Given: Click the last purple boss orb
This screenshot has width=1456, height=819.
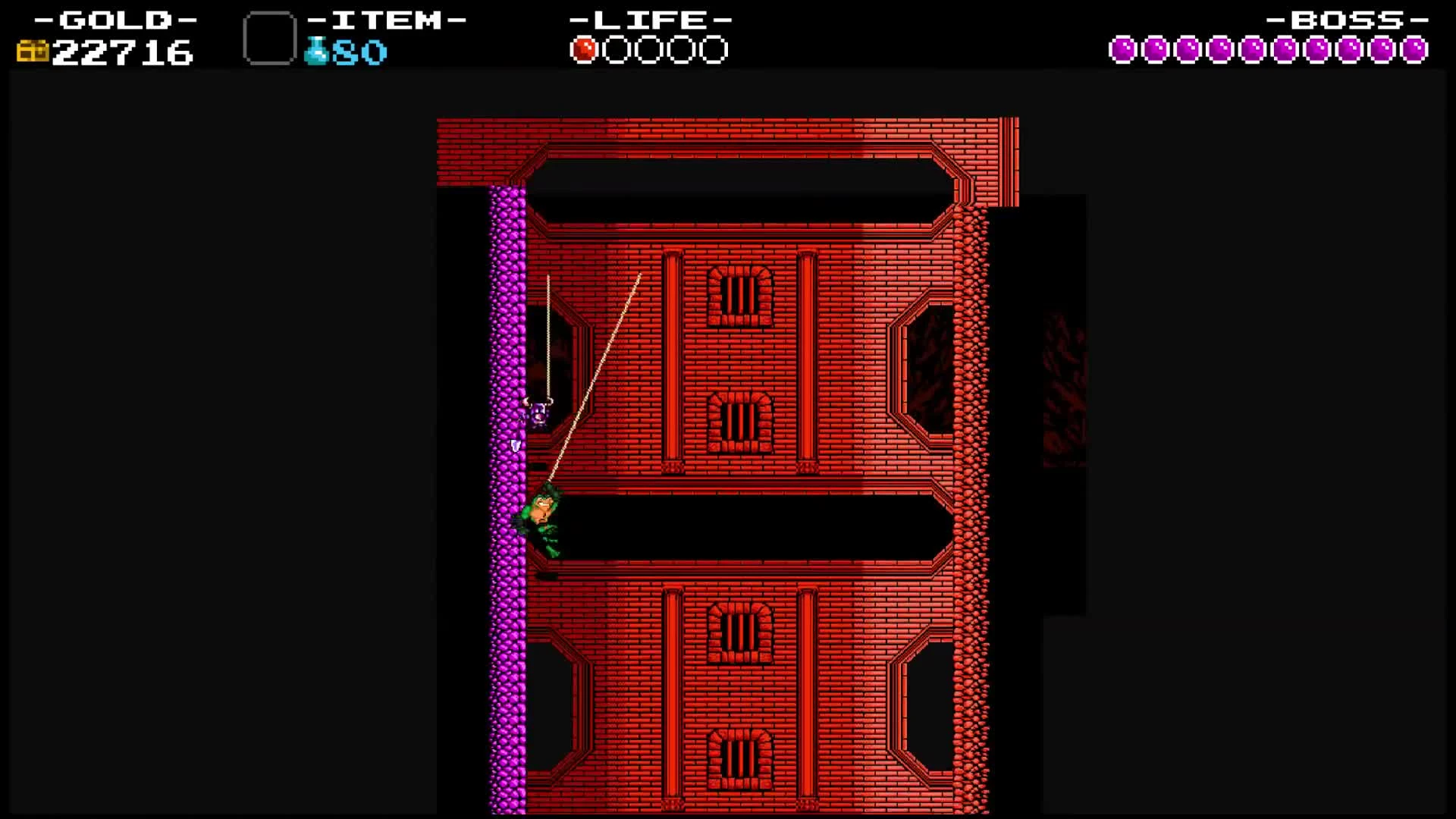Looking at the screenshot, I should click(x=1417, y=49).
